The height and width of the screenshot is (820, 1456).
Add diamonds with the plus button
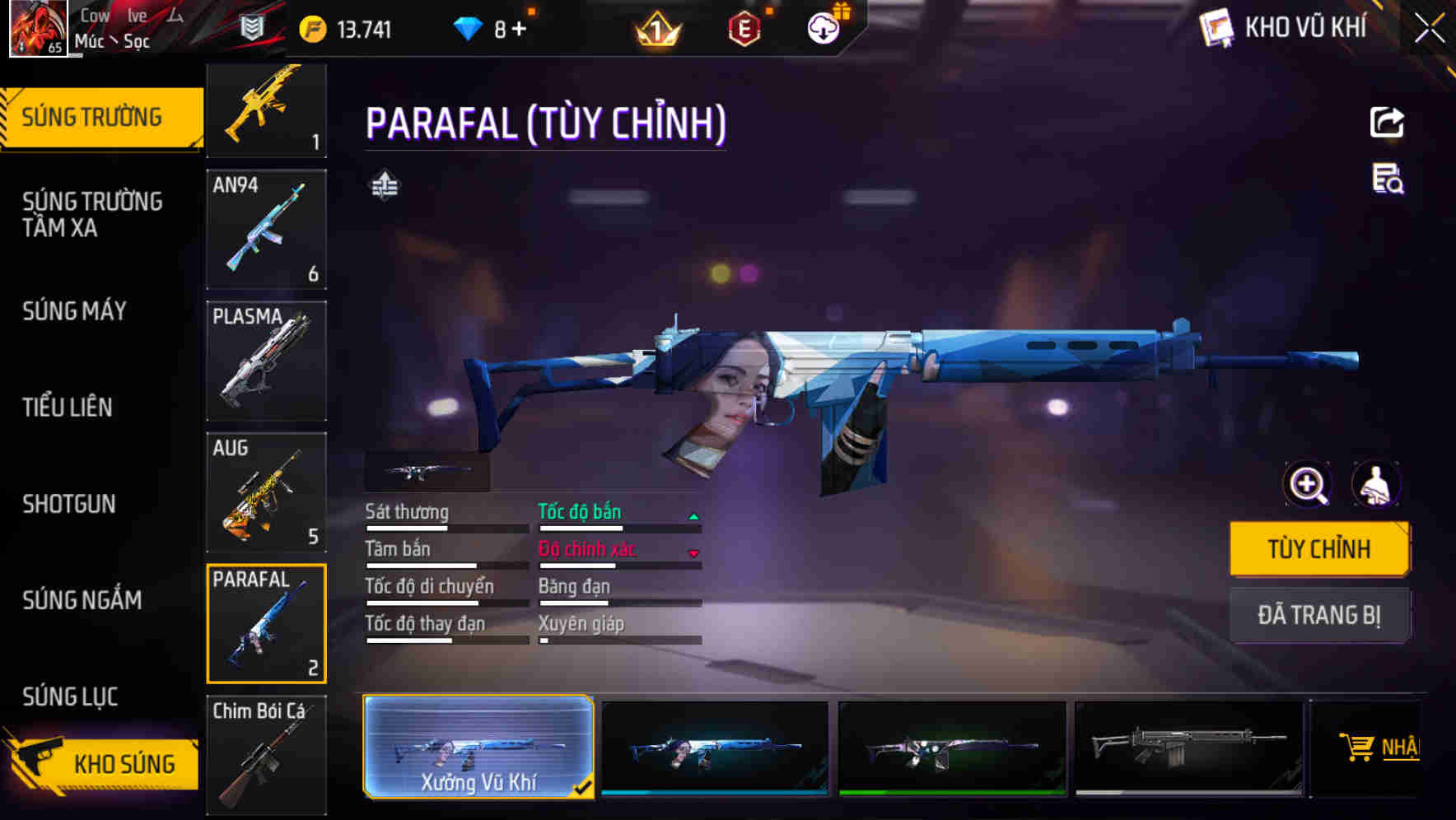click(519, 30)
